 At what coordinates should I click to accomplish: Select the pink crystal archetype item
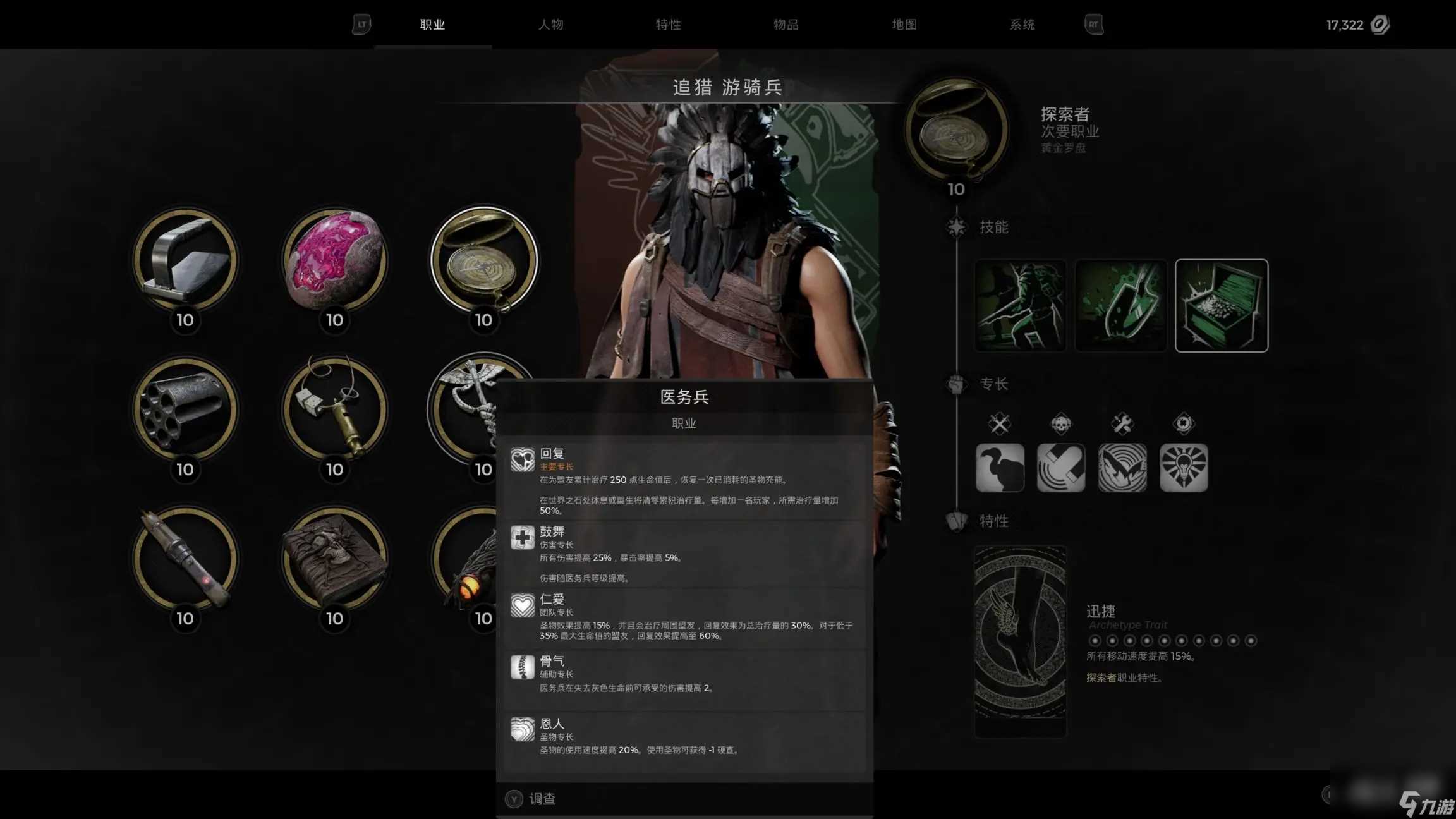click(x=334, y=262)
